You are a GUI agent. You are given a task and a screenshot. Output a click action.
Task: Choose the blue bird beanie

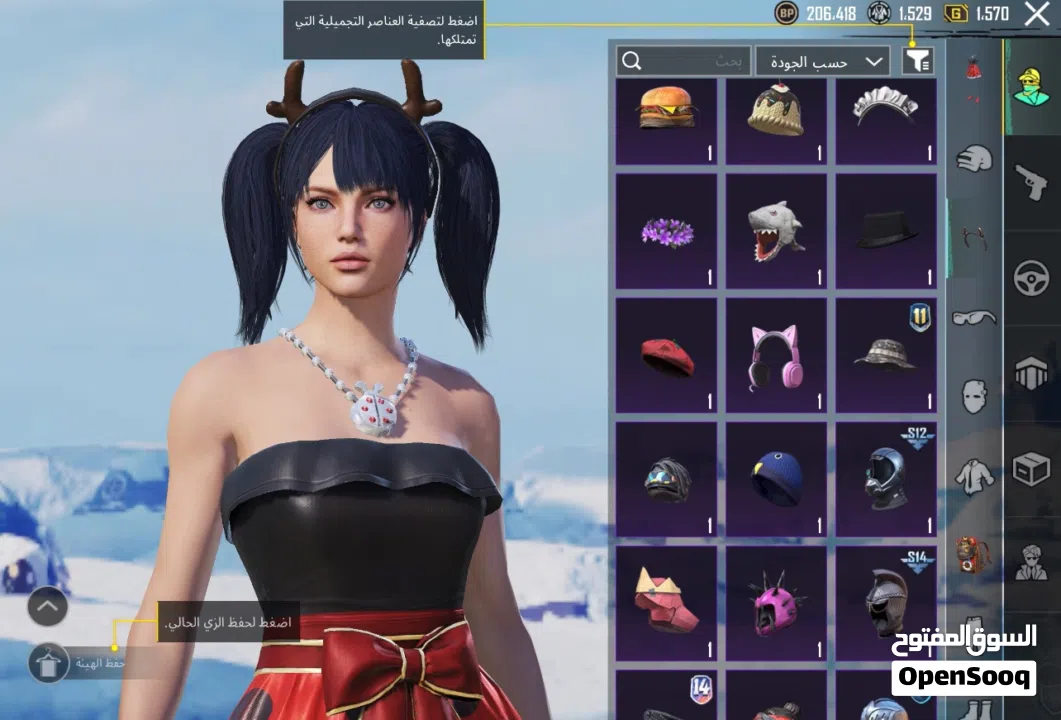(776, 478)
